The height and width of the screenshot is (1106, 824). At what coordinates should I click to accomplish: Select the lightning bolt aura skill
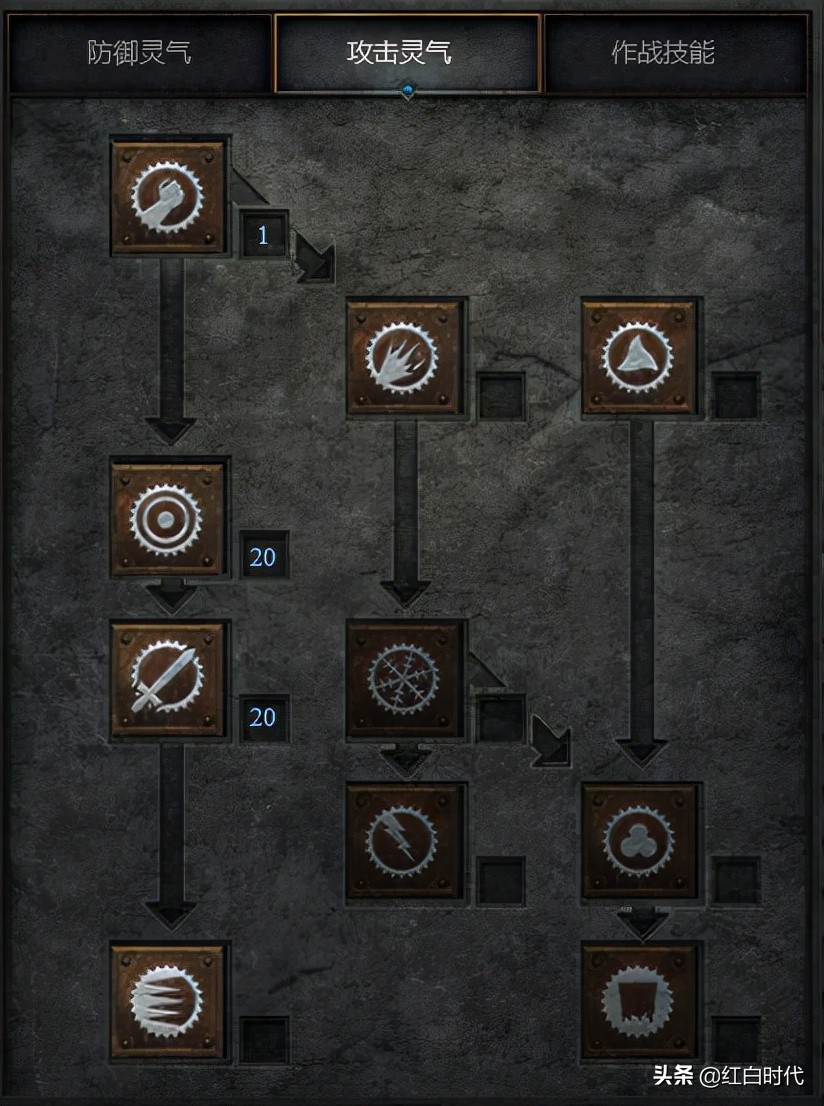(405, 841)
